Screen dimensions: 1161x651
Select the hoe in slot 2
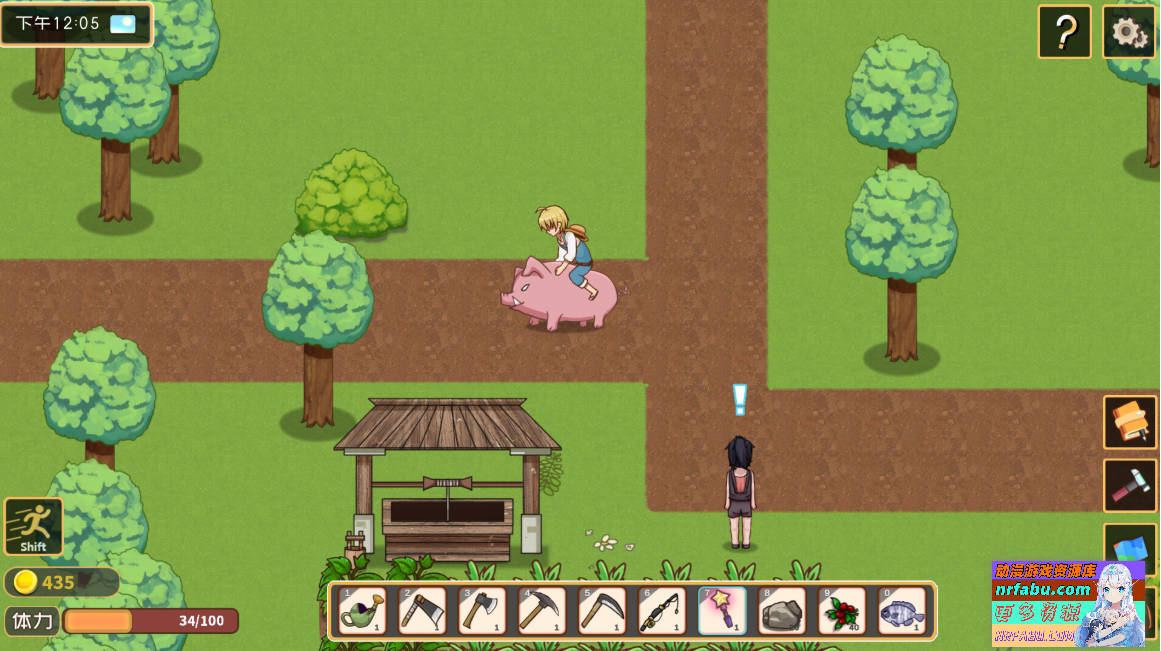click(422, 611)
